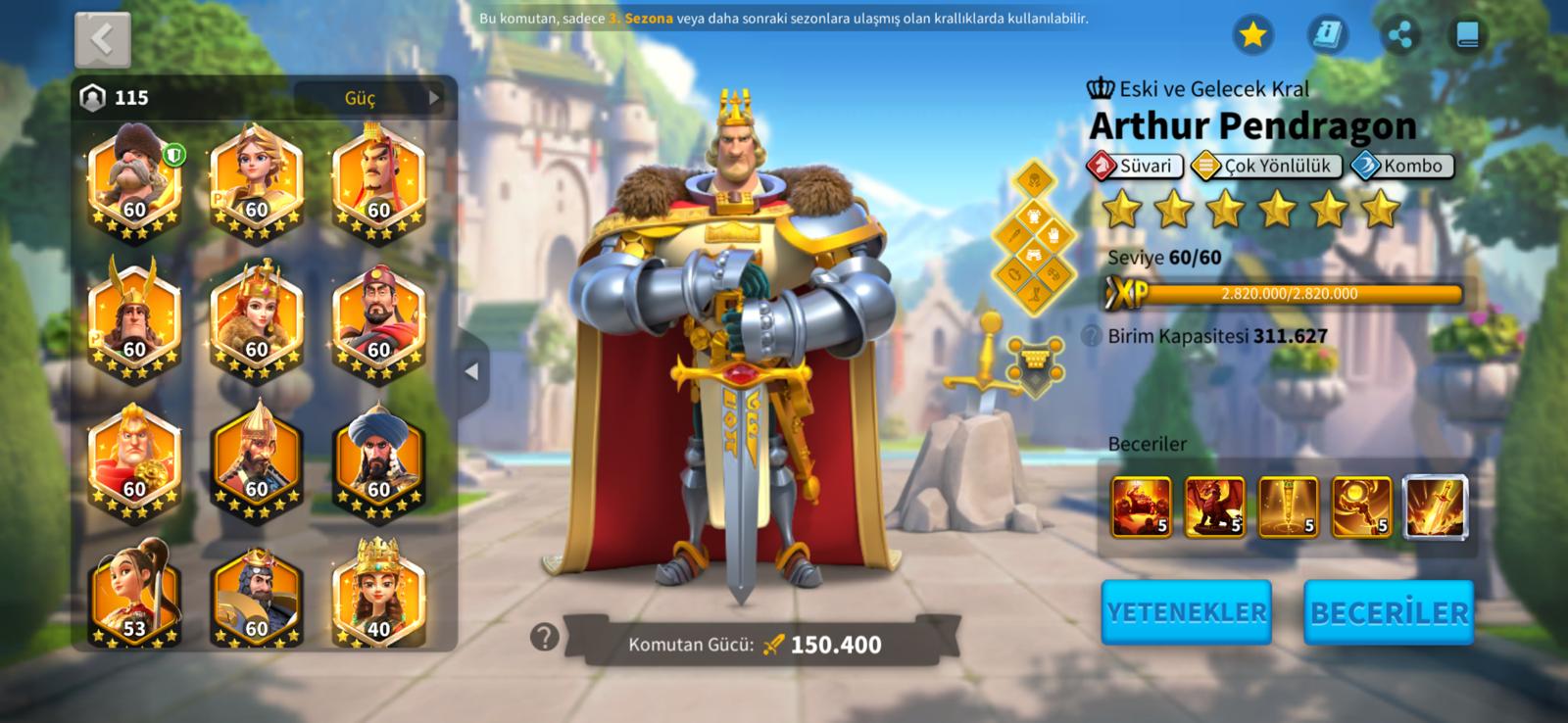This screenshot has height=723, width=1568.
Task: View the highlighted golden sword skill
Action: (1436, 507)
